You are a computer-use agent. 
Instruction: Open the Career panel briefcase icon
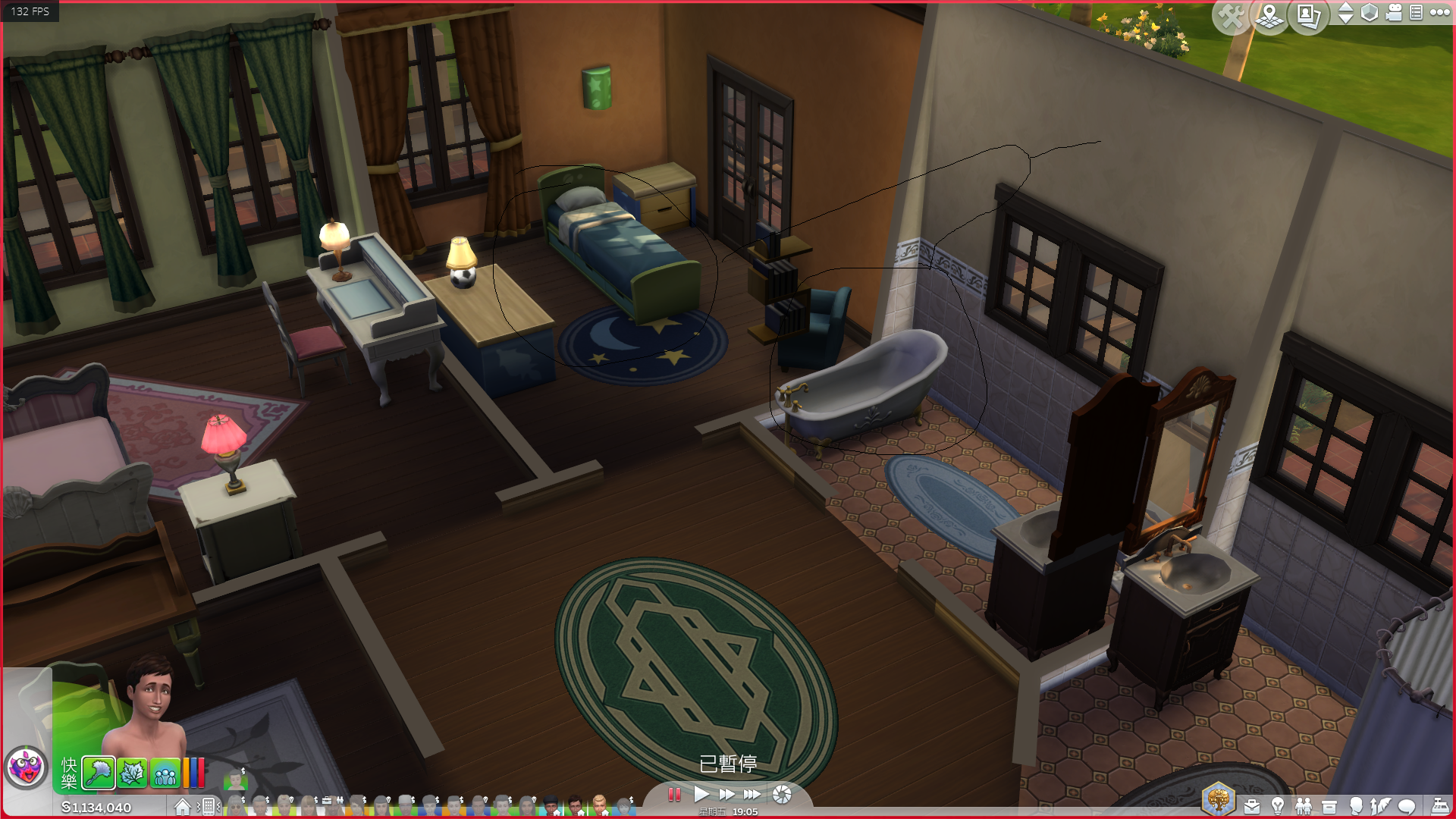point(1252,806)
